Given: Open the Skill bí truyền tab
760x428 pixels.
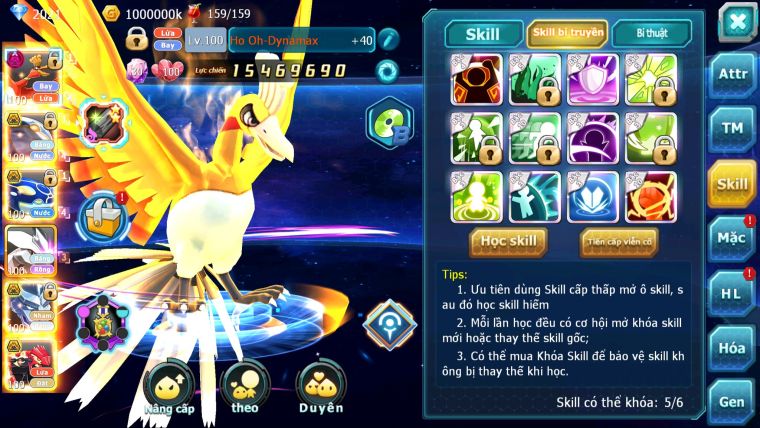Looking at the screenshot, I should [566, 33].
